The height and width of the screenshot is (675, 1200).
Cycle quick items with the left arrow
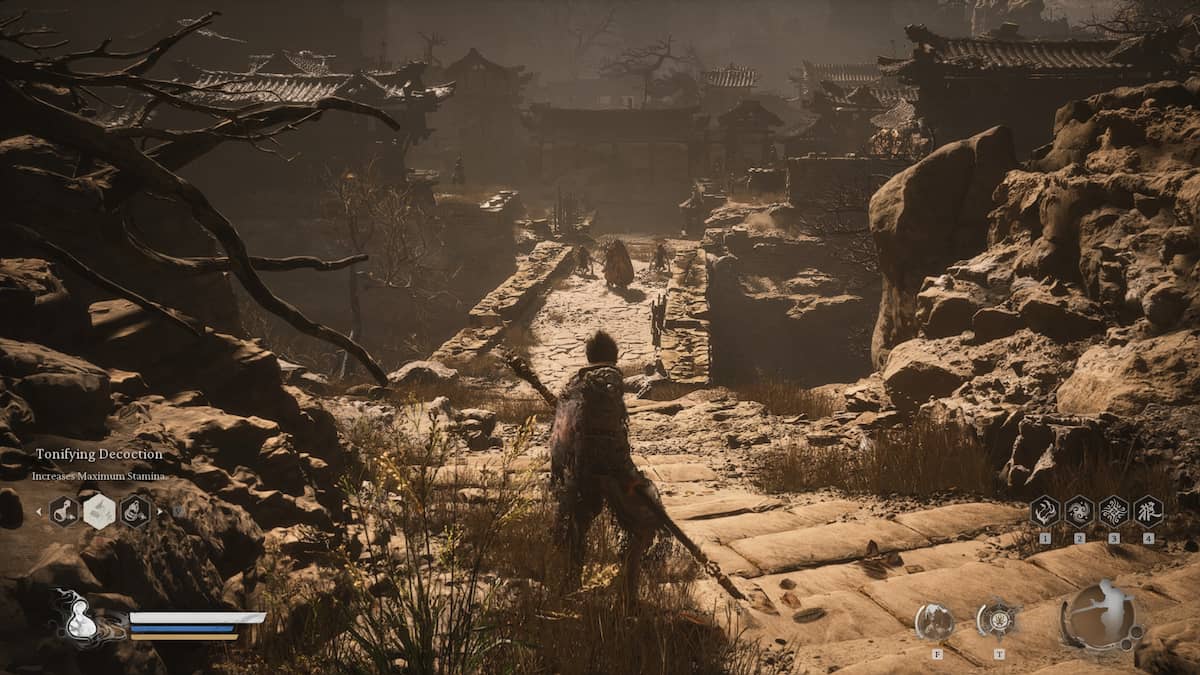coord(39,512)
